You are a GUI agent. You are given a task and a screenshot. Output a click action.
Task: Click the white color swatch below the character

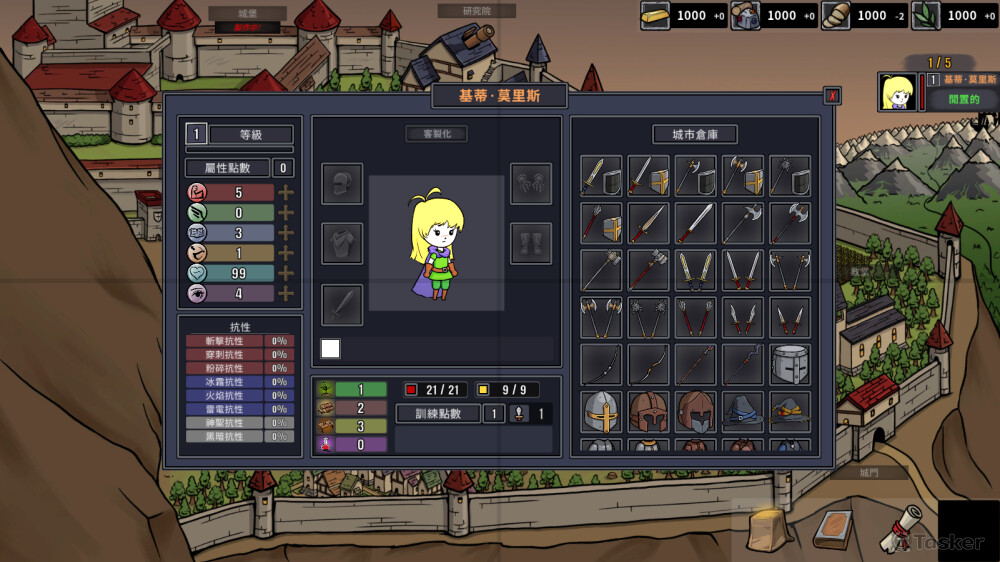click(330, 348)
